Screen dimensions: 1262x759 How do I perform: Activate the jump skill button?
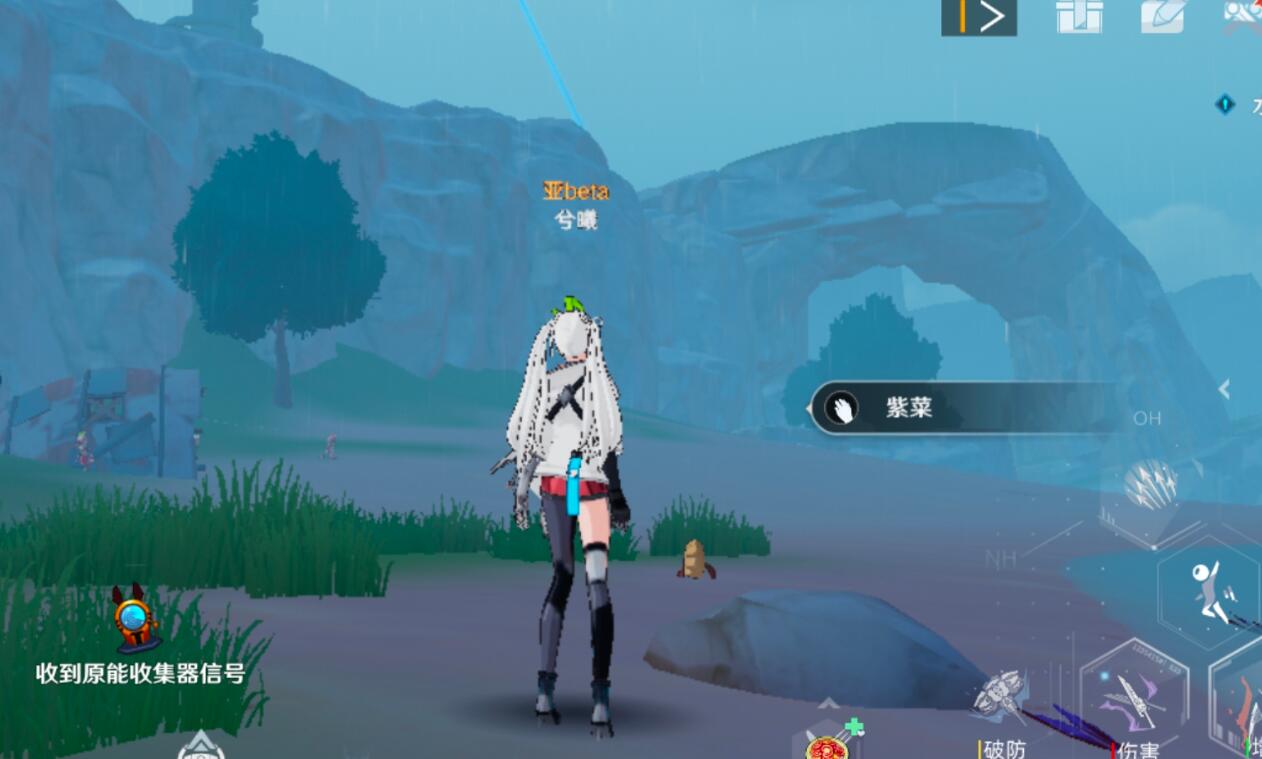(1208, 592)
